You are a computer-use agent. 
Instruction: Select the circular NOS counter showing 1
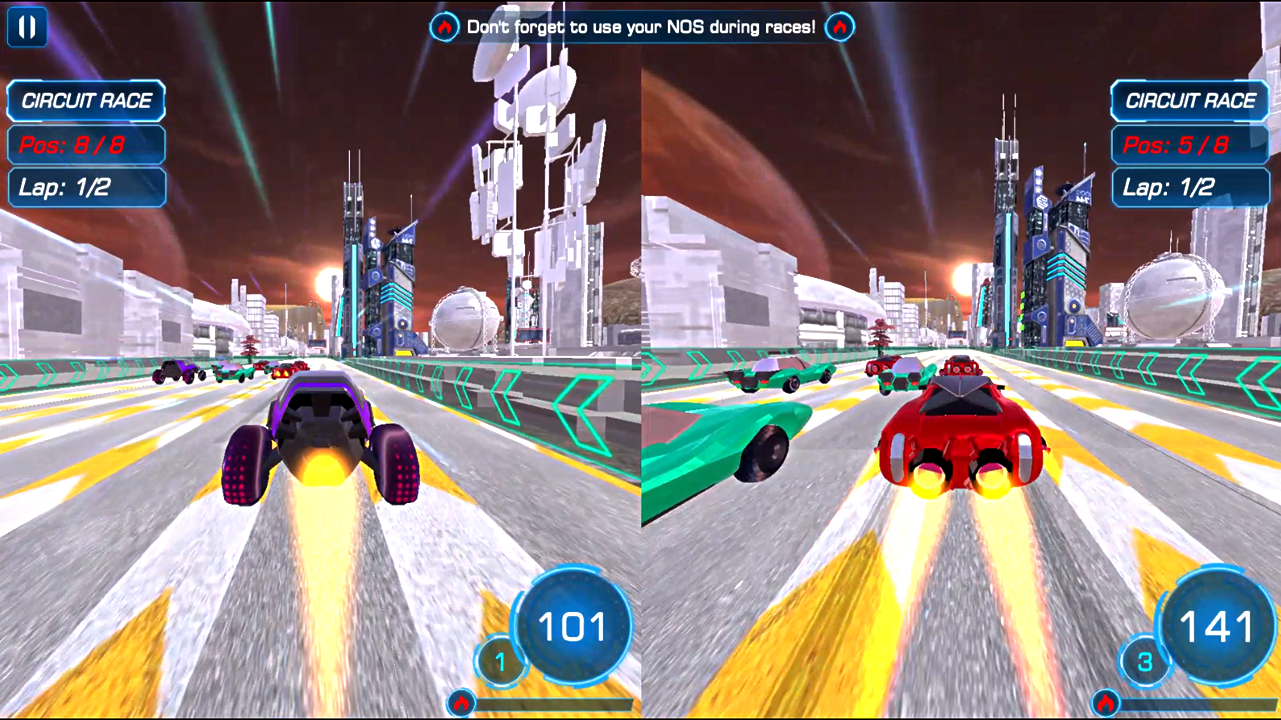[x=499, y=662]
